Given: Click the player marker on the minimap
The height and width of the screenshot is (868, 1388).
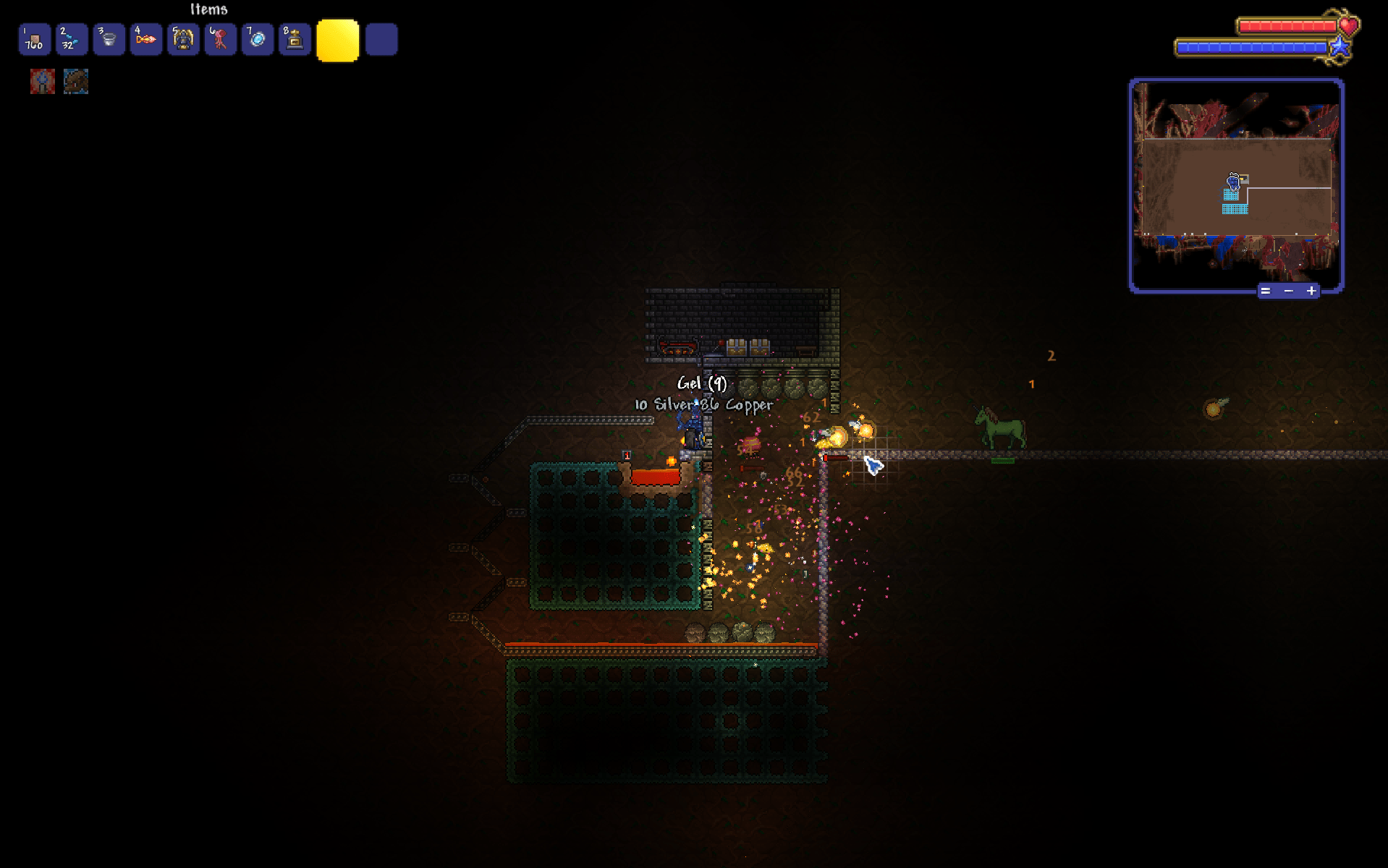Looking at the screenshot, I should click(1232, 183).
